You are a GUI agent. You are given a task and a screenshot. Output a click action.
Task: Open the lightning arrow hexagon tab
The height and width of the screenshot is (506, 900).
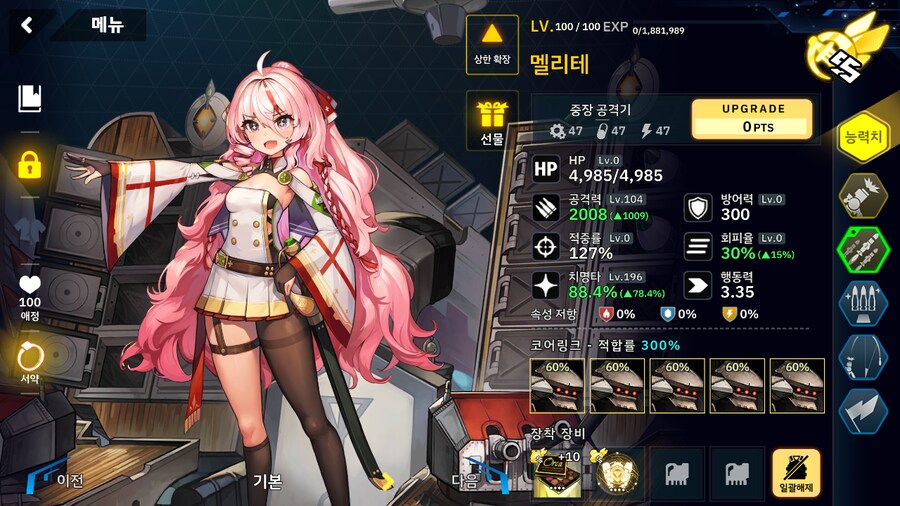point(862,410)
